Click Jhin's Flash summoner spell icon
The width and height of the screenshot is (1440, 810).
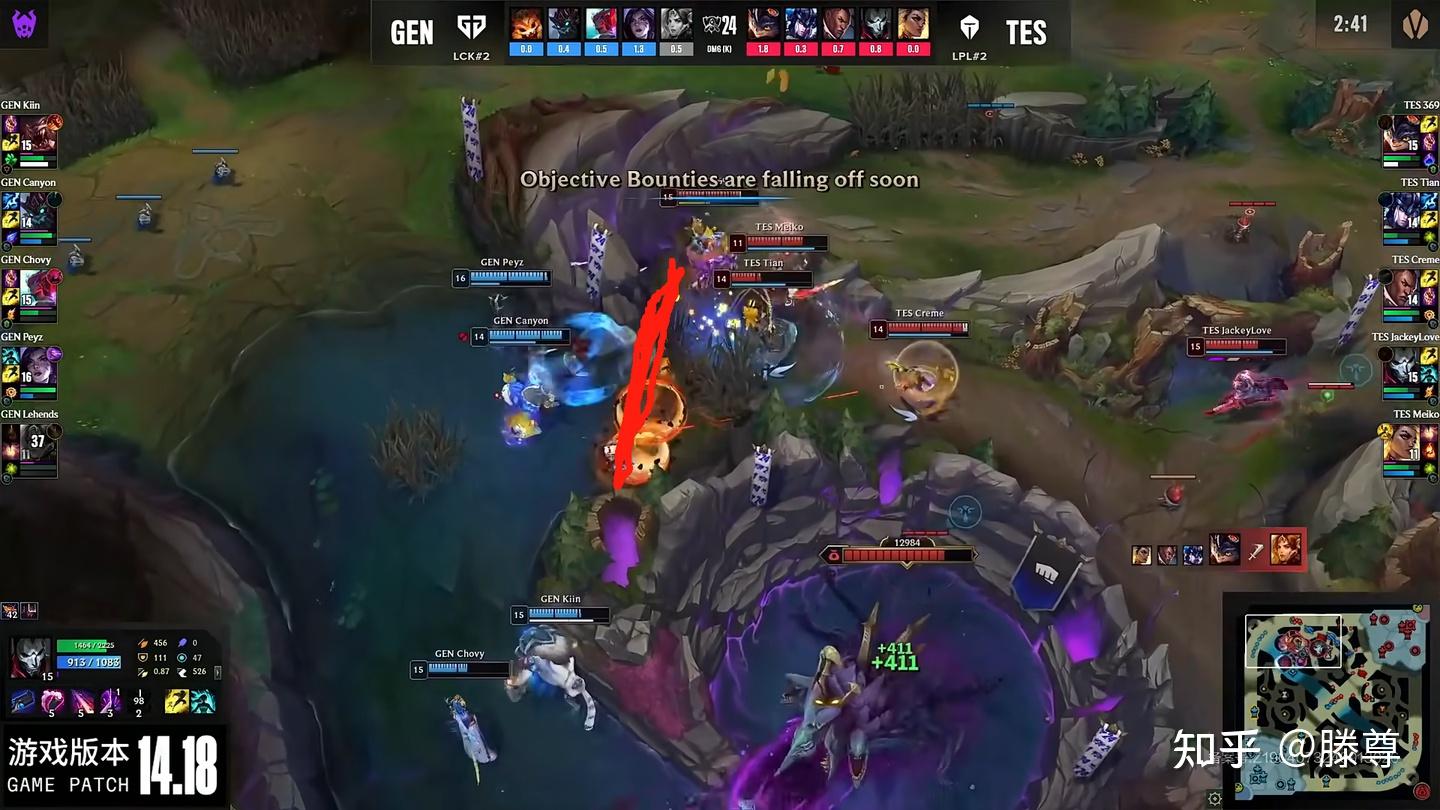coord(177,701)
